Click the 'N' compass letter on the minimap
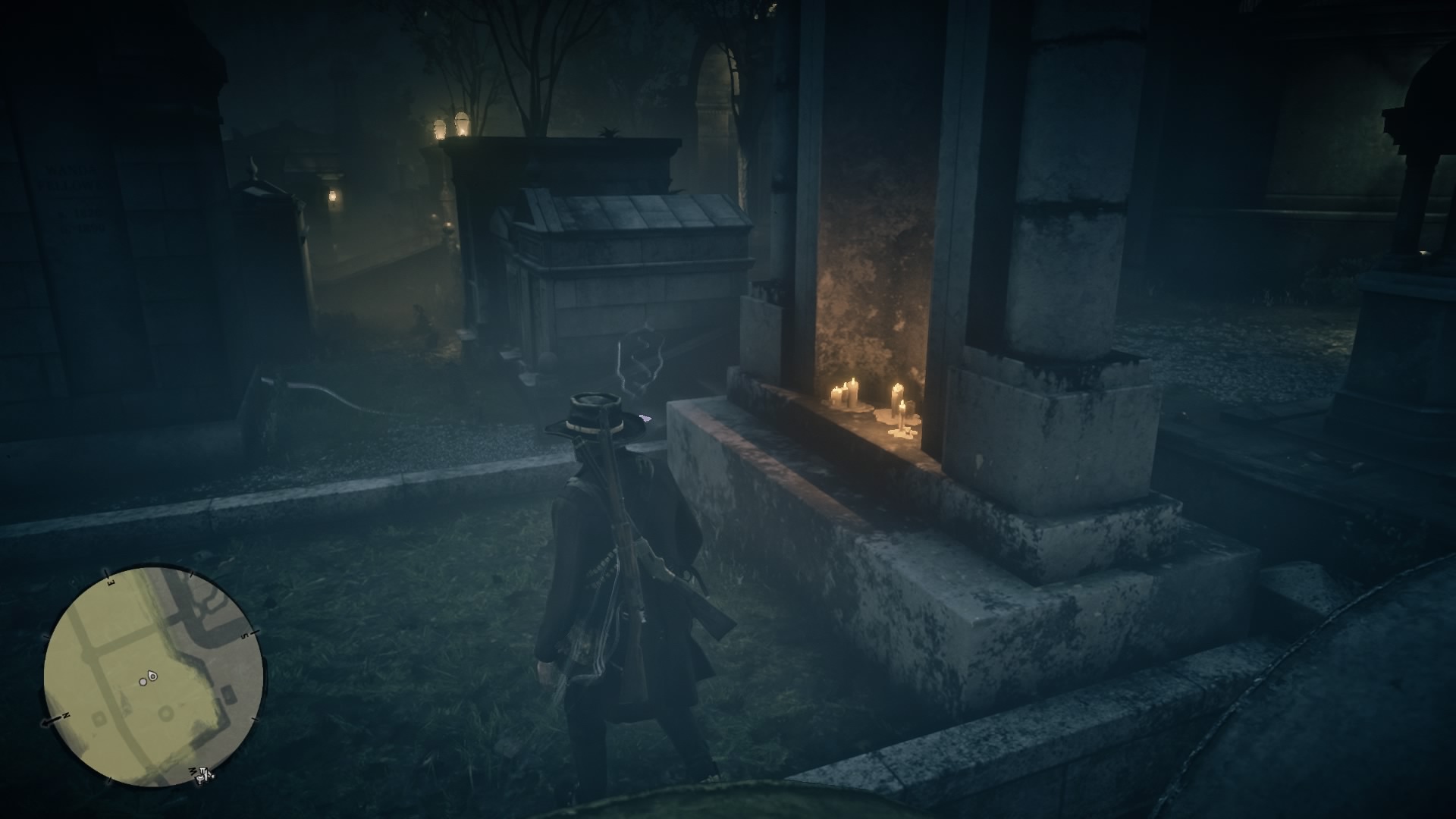The image size is (1456, 819). point(66,714)
